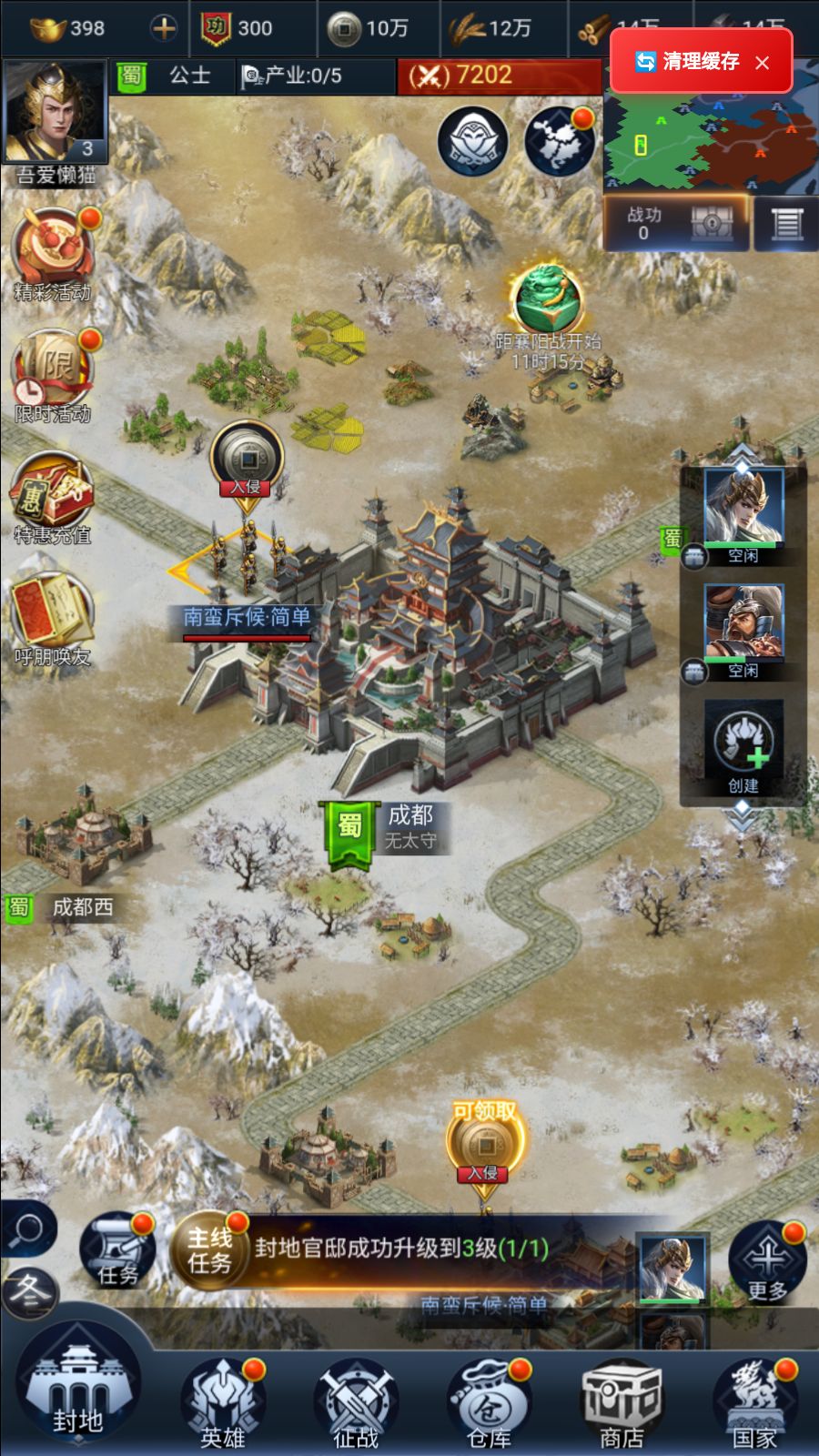Open 呼朋唤友 invite friends icon

[x=53, y=619]
